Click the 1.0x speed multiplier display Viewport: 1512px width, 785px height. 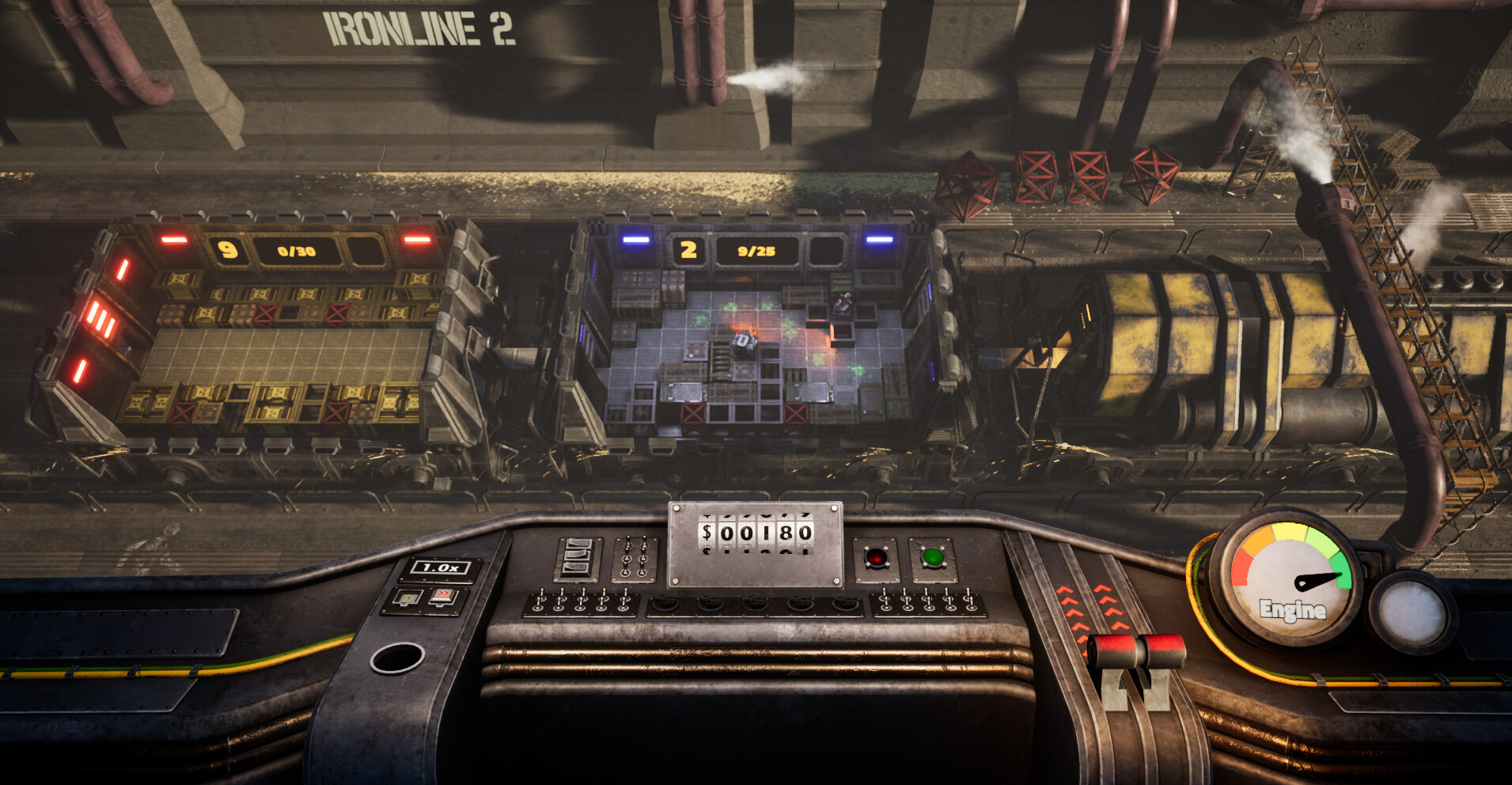(440, 568)
